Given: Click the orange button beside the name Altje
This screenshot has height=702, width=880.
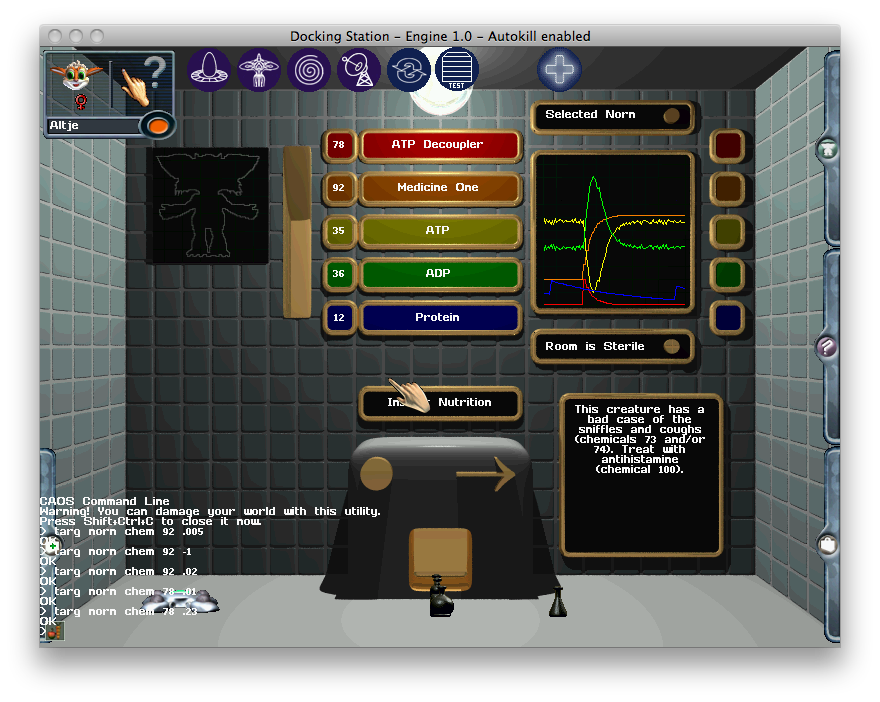Looking at the screenshot, I should point(158,126).
